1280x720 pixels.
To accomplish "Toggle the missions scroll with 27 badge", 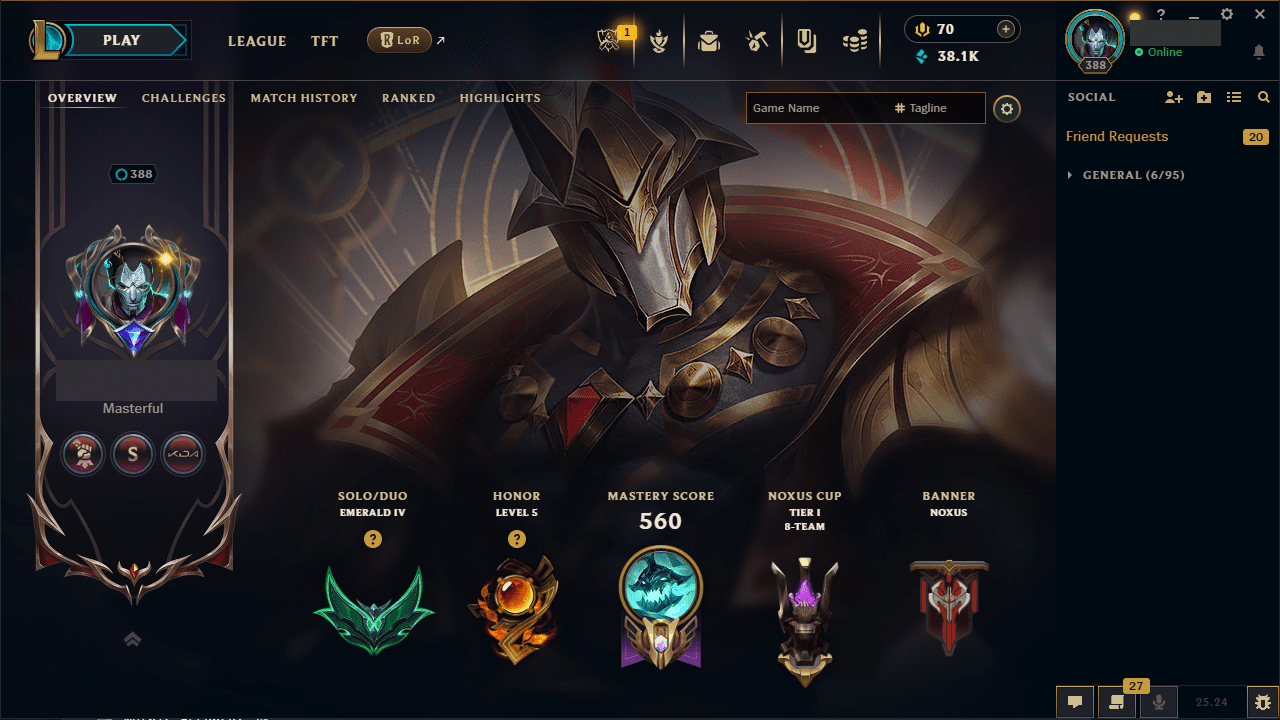I will coord(1118,703).
